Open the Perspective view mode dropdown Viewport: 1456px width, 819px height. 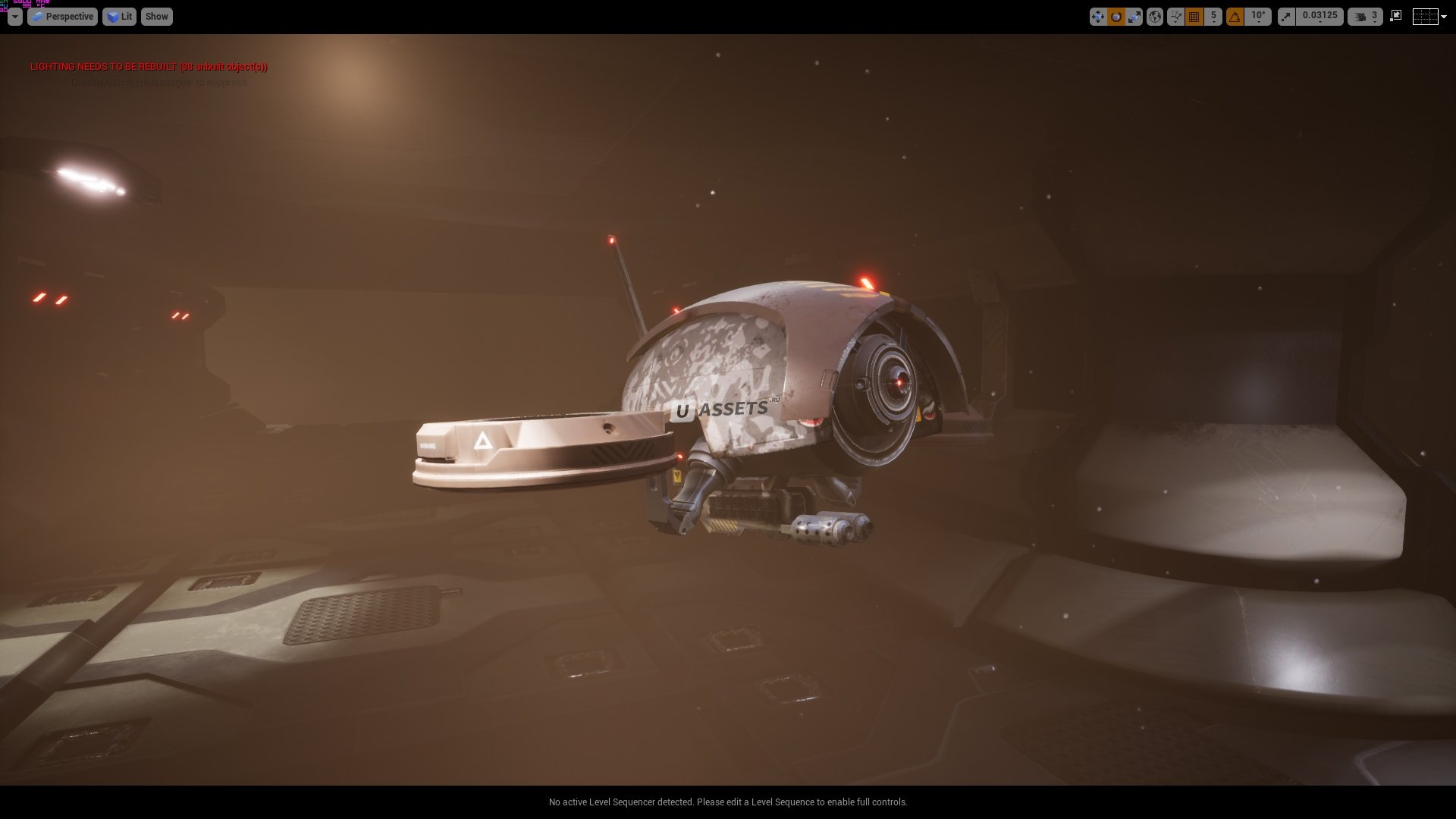coord(62,17)
